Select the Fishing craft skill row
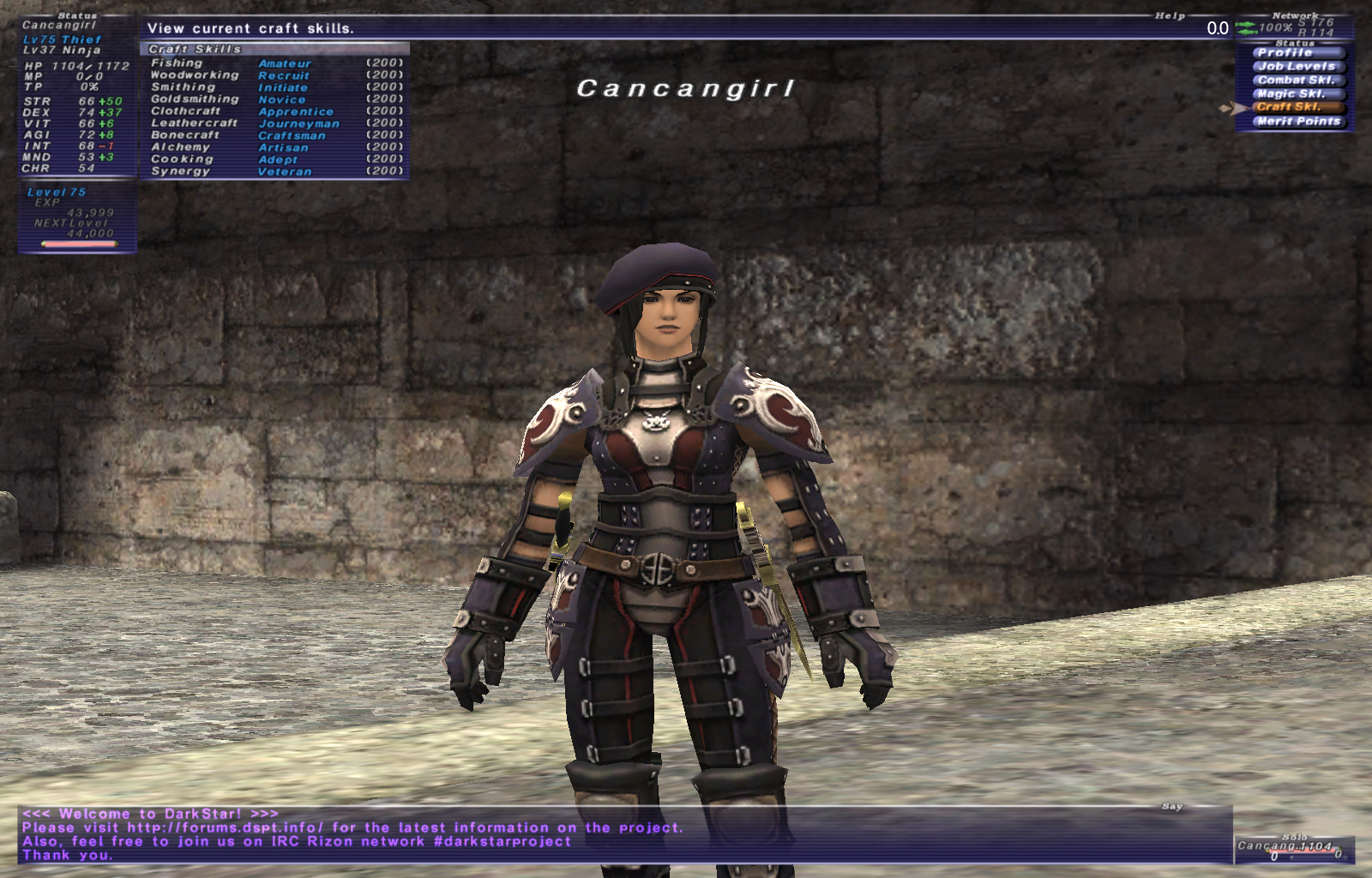Screen dimensions: 1372x878 [x=274, y=63]
